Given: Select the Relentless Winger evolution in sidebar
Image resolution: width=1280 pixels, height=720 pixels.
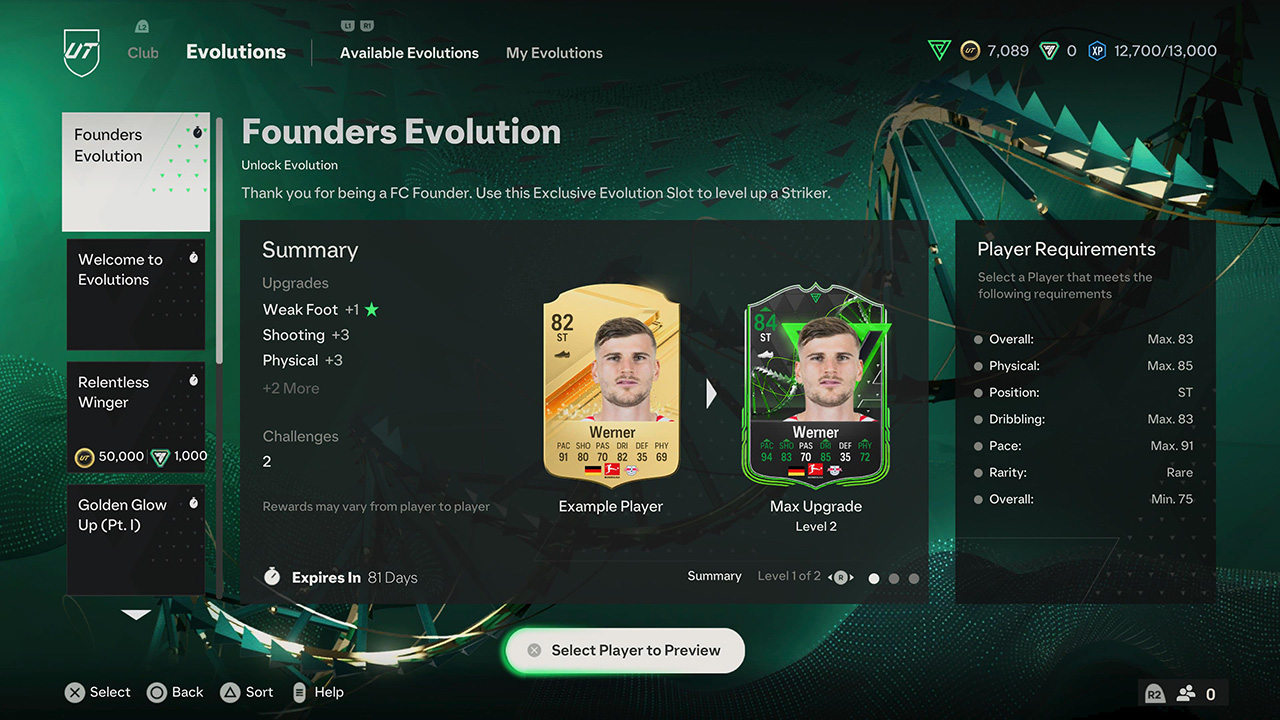Looking at the screenshot, I should pos(136,416).
